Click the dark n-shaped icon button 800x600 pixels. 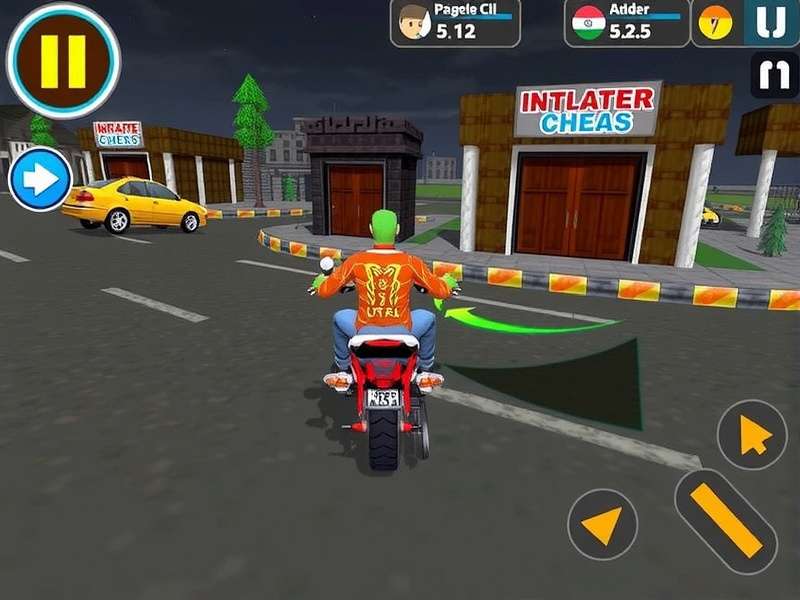coord(774,75)
